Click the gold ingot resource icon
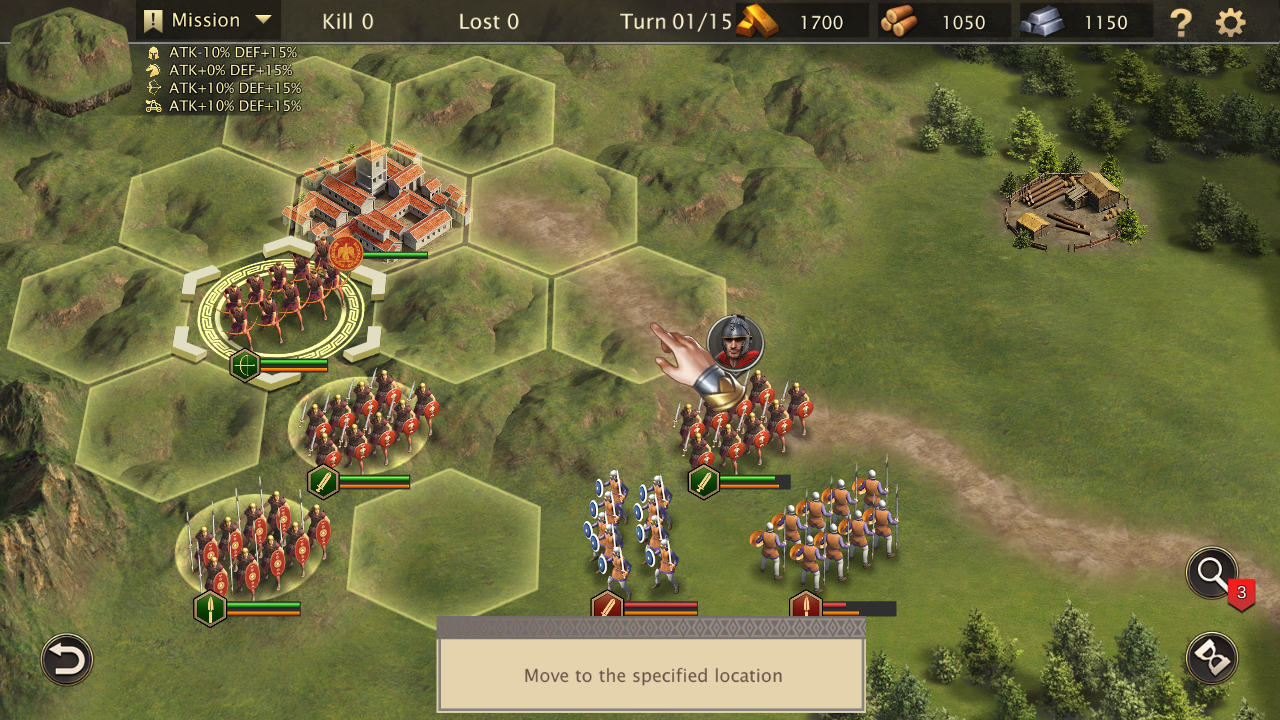 click(x=758, y=21)
